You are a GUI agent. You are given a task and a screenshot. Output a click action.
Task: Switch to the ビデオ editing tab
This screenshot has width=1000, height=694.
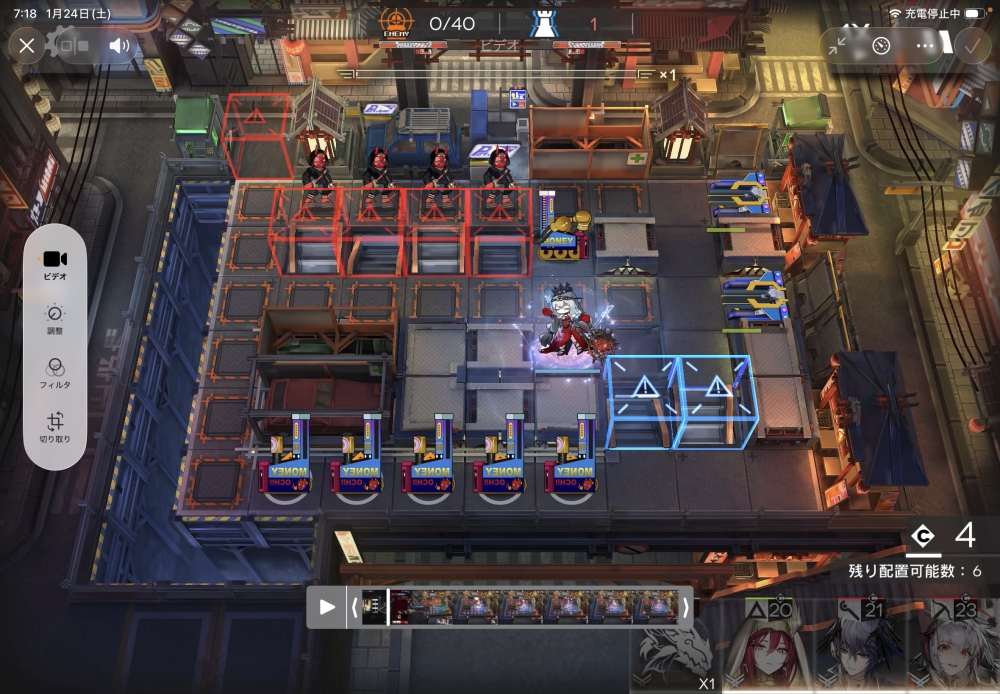tap(55, 264)
